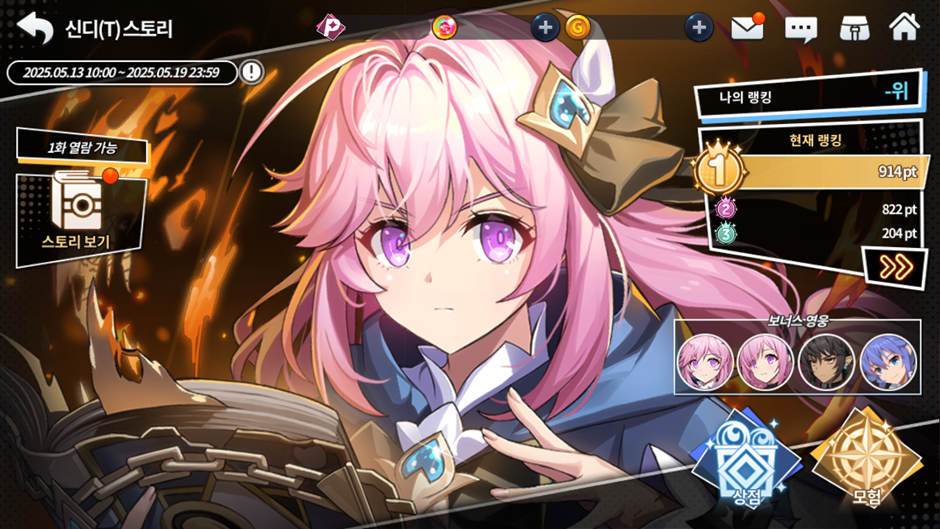Return to lobby via home icon
Viewport: 940px width, 529px height.
[x=904, y=26]
